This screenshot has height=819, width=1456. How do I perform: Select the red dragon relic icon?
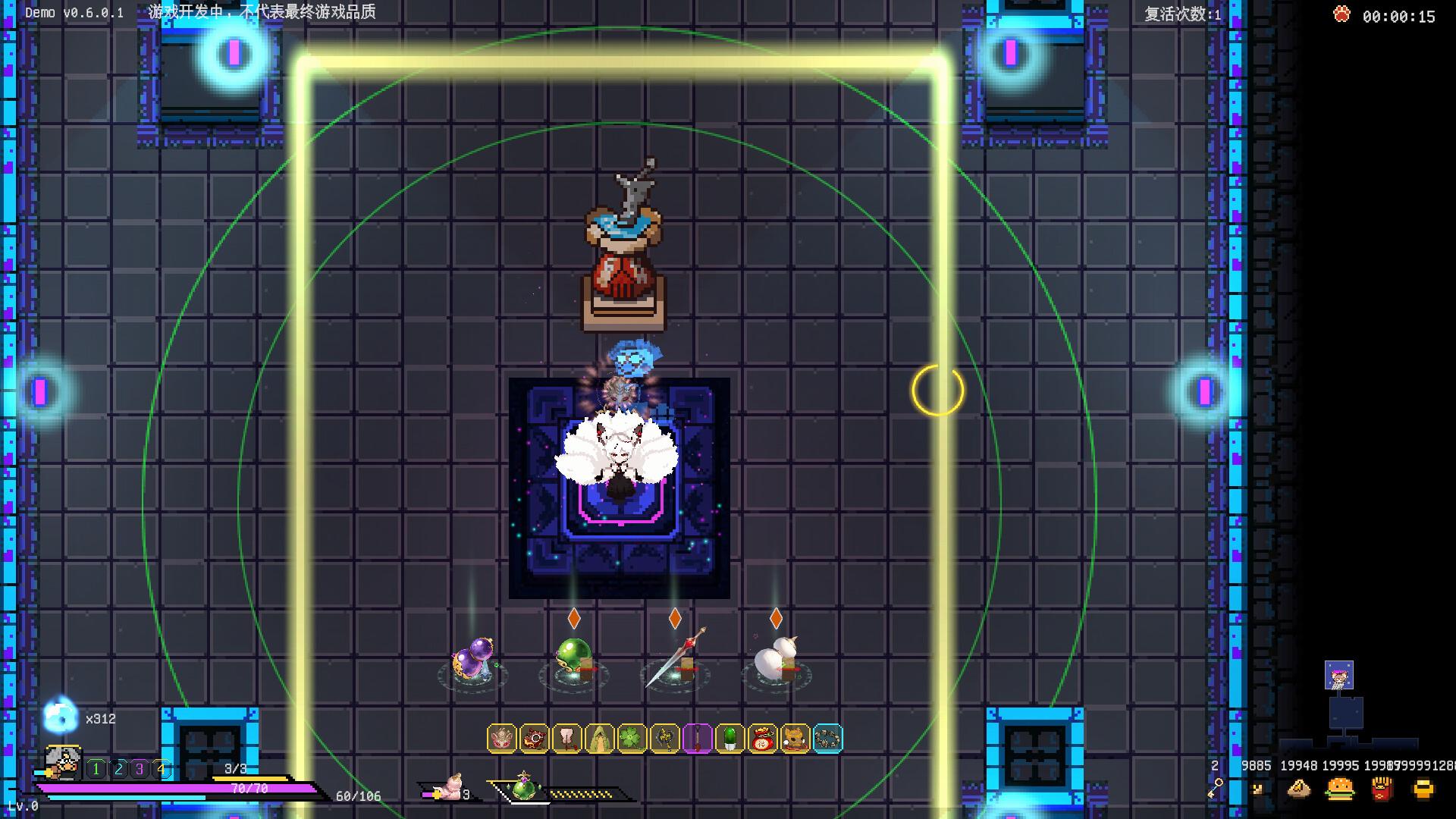(x=535, y=738)
